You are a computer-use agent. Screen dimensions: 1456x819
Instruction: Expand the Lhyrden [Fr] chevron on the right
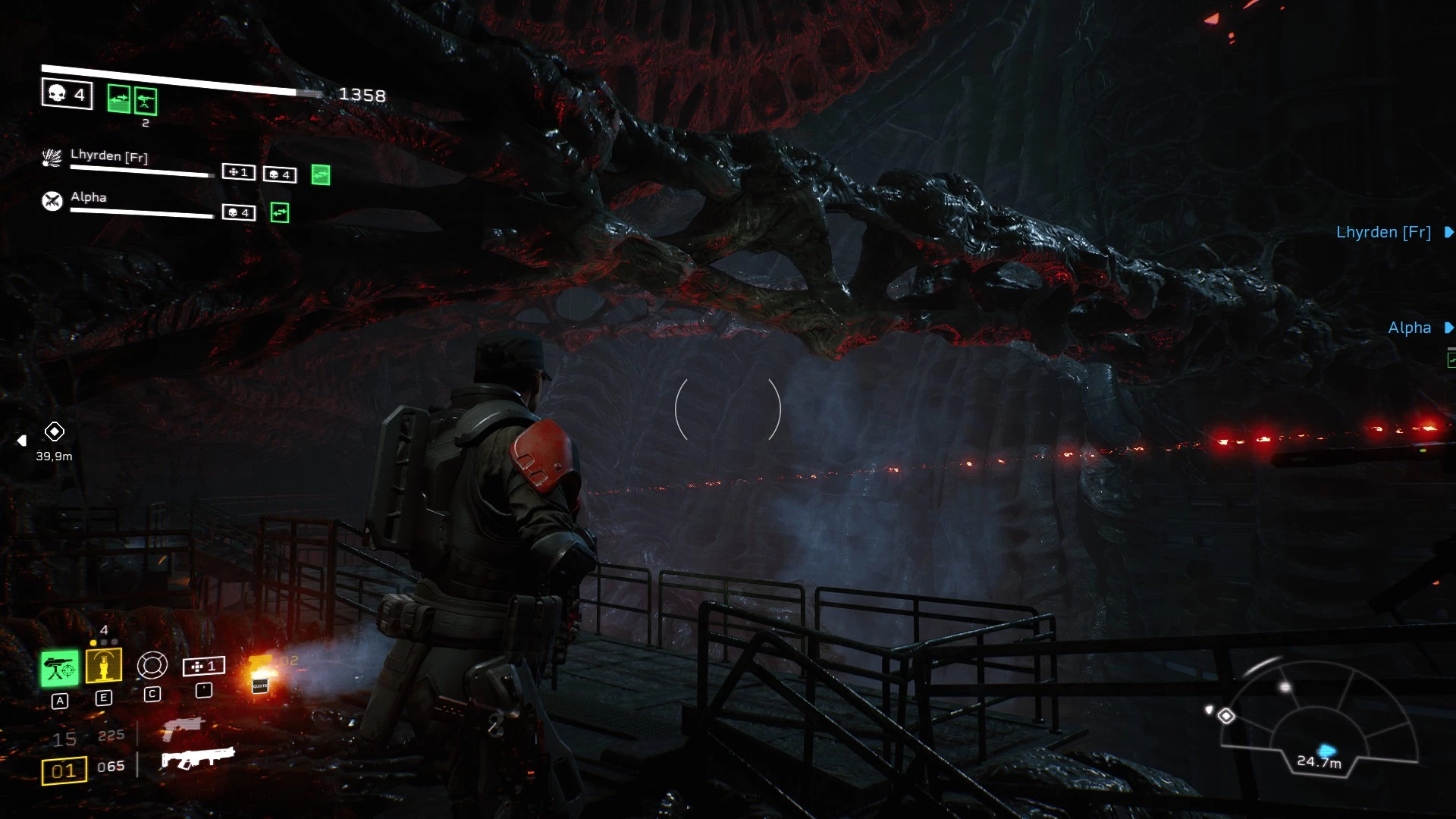[1449, 232]
